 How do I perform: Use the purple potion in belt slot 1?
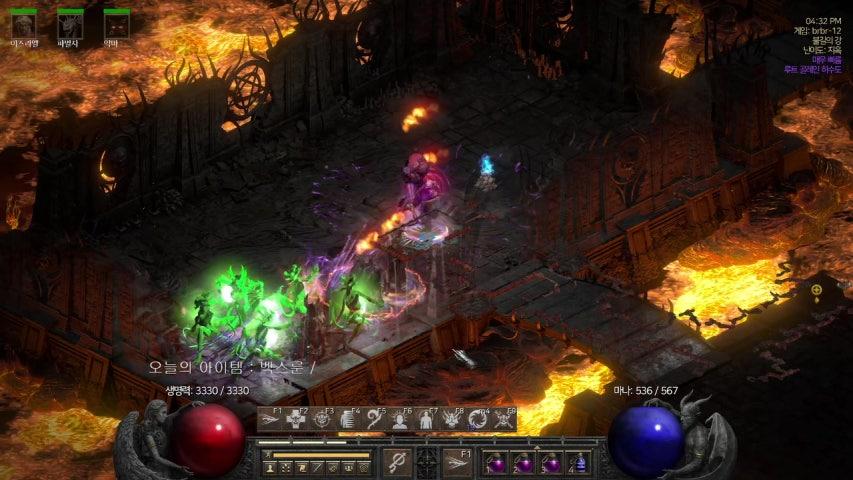coord(496,463)
